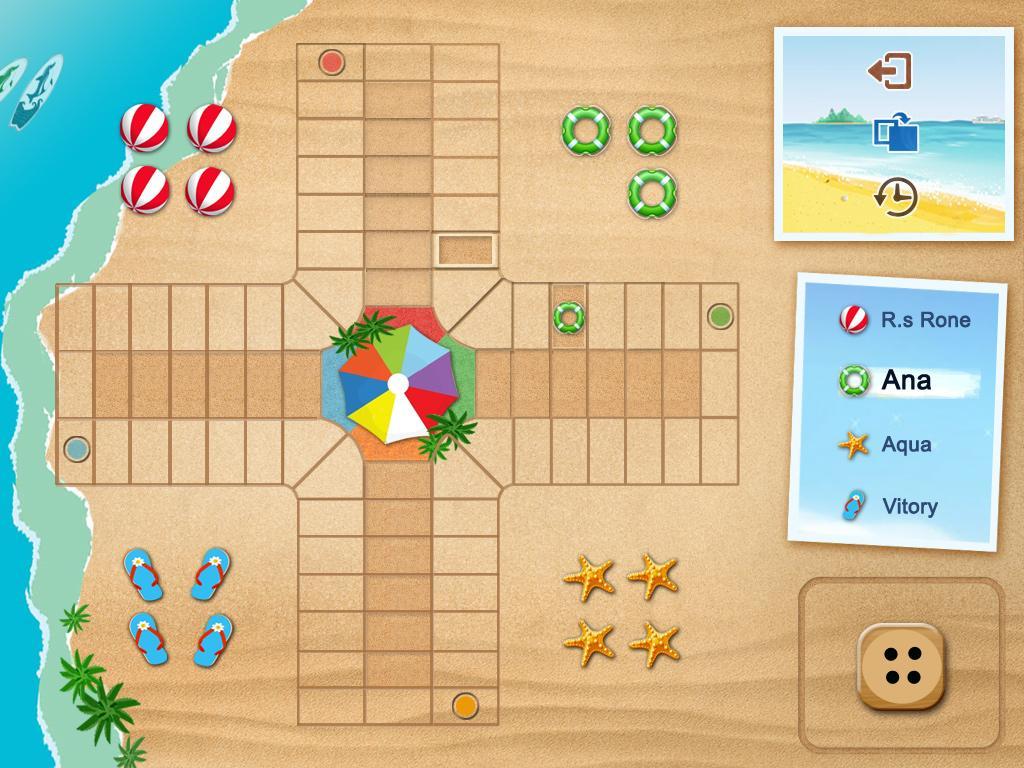This screenshot has height=768, width=1024.
Task: Choose Ana in the player list
Action: [905, 380]
